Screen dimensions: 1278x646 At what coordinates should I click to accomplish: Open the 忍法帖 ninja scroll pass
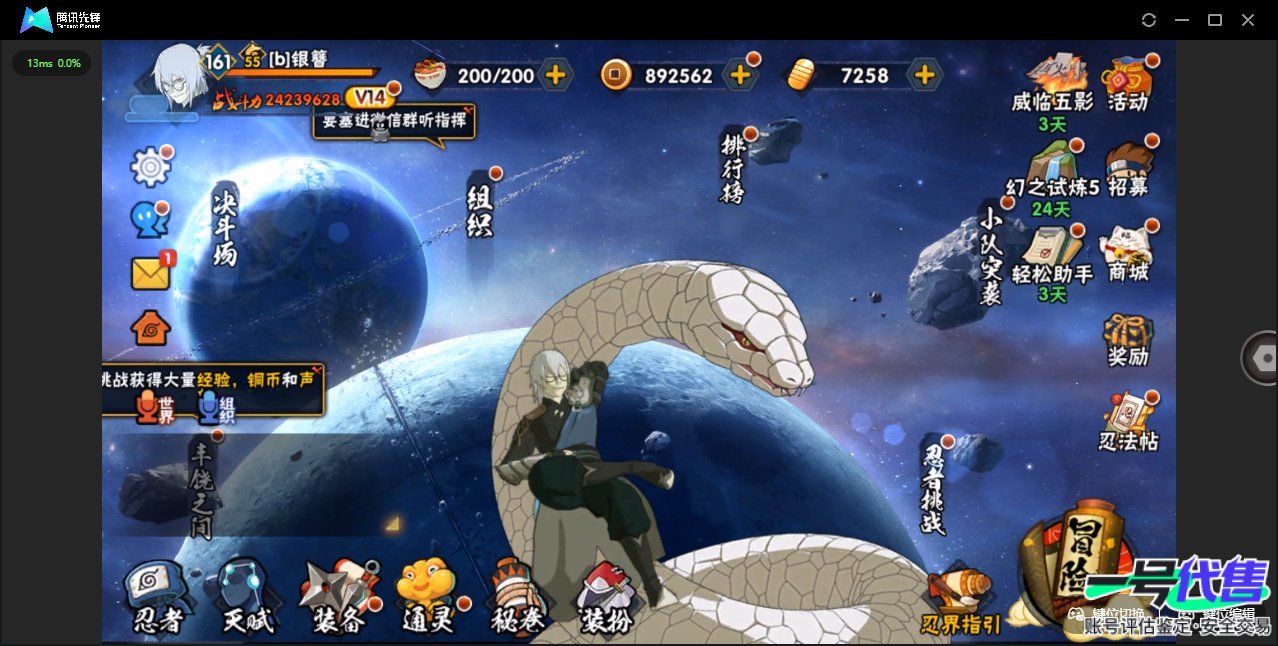[1128, 421]
